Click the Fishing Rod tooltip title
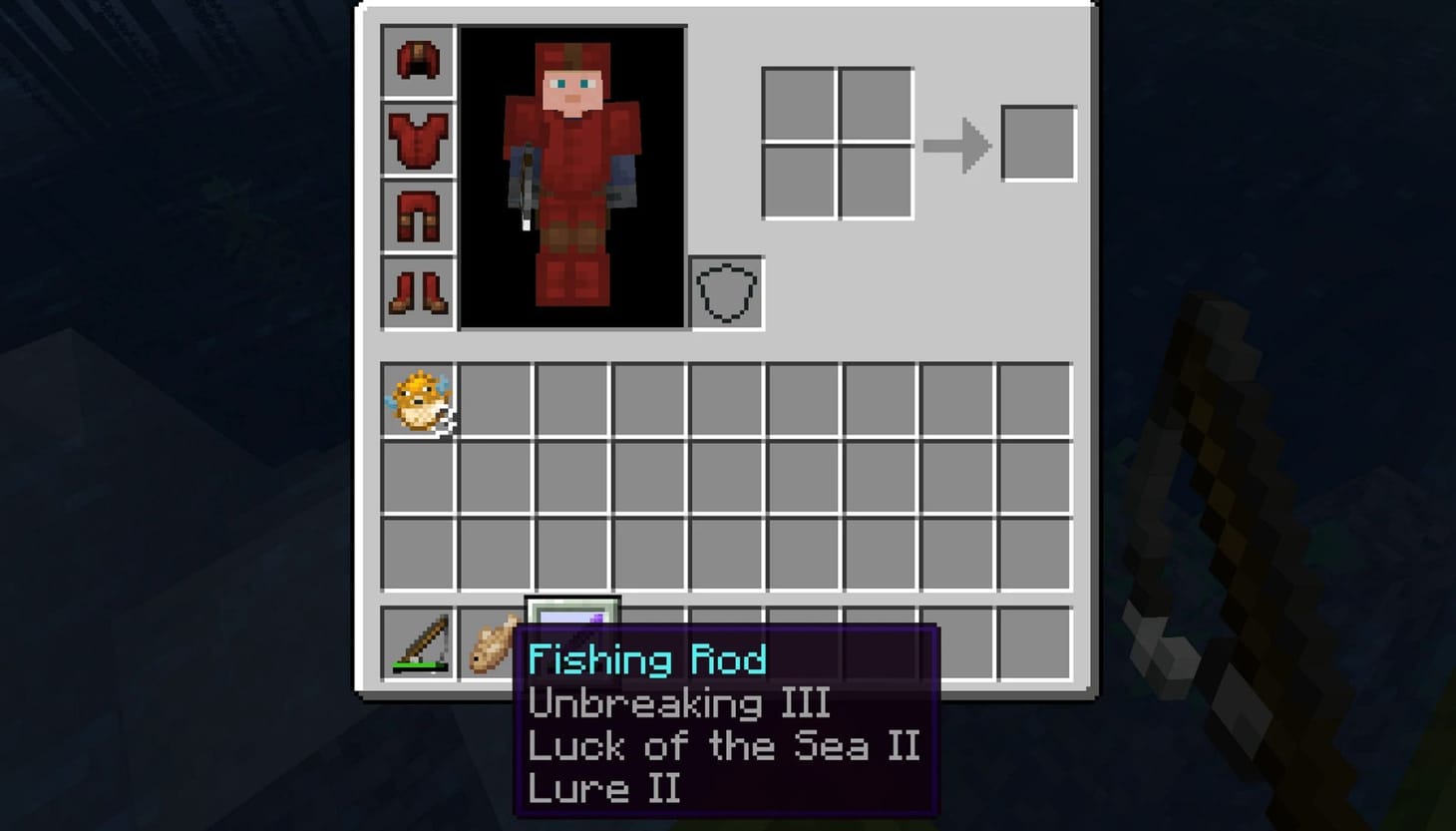 pyautogui.click(x=648, y=658)
